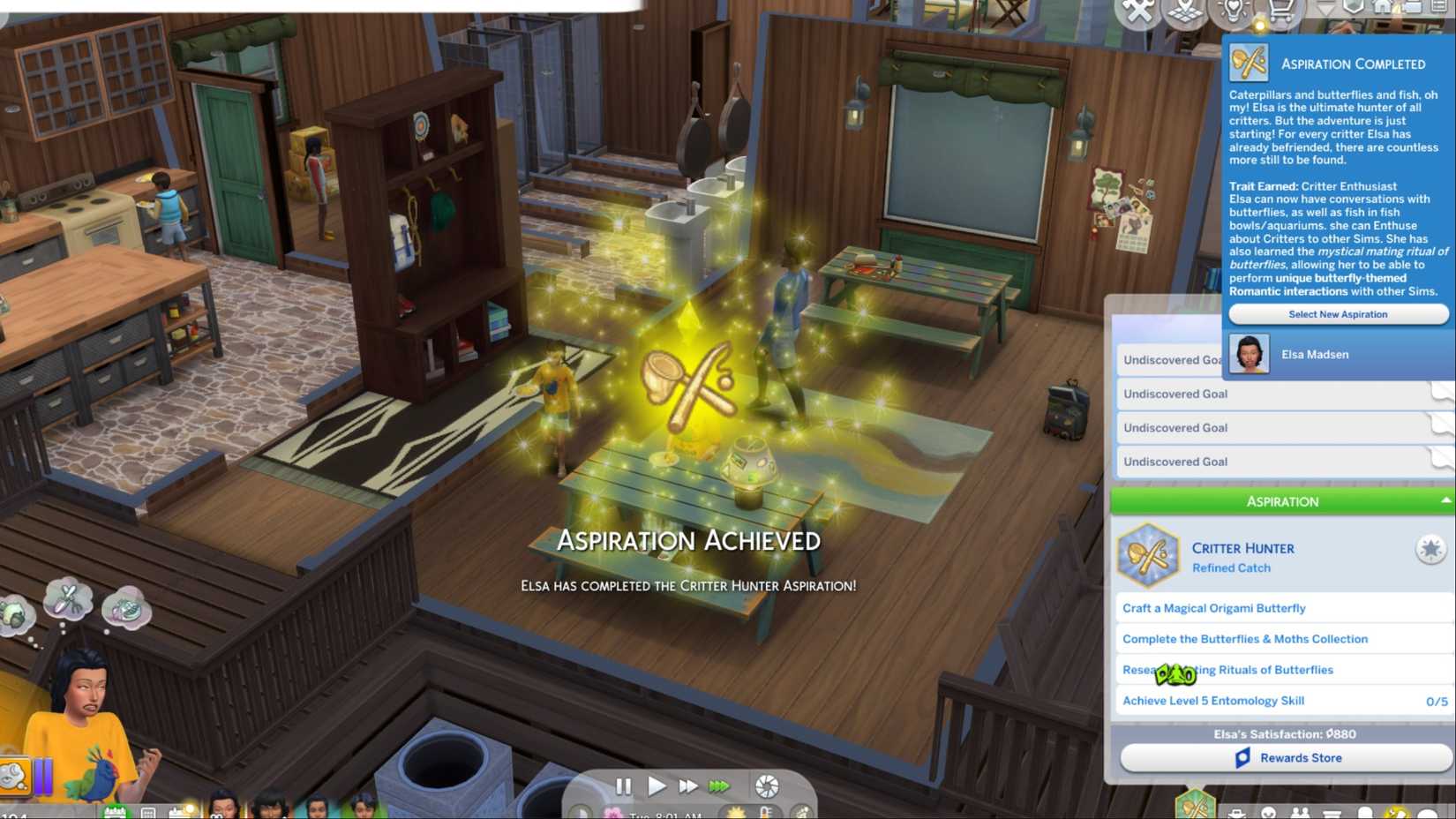Enable ultra speed playback

[x=719, y=785]
